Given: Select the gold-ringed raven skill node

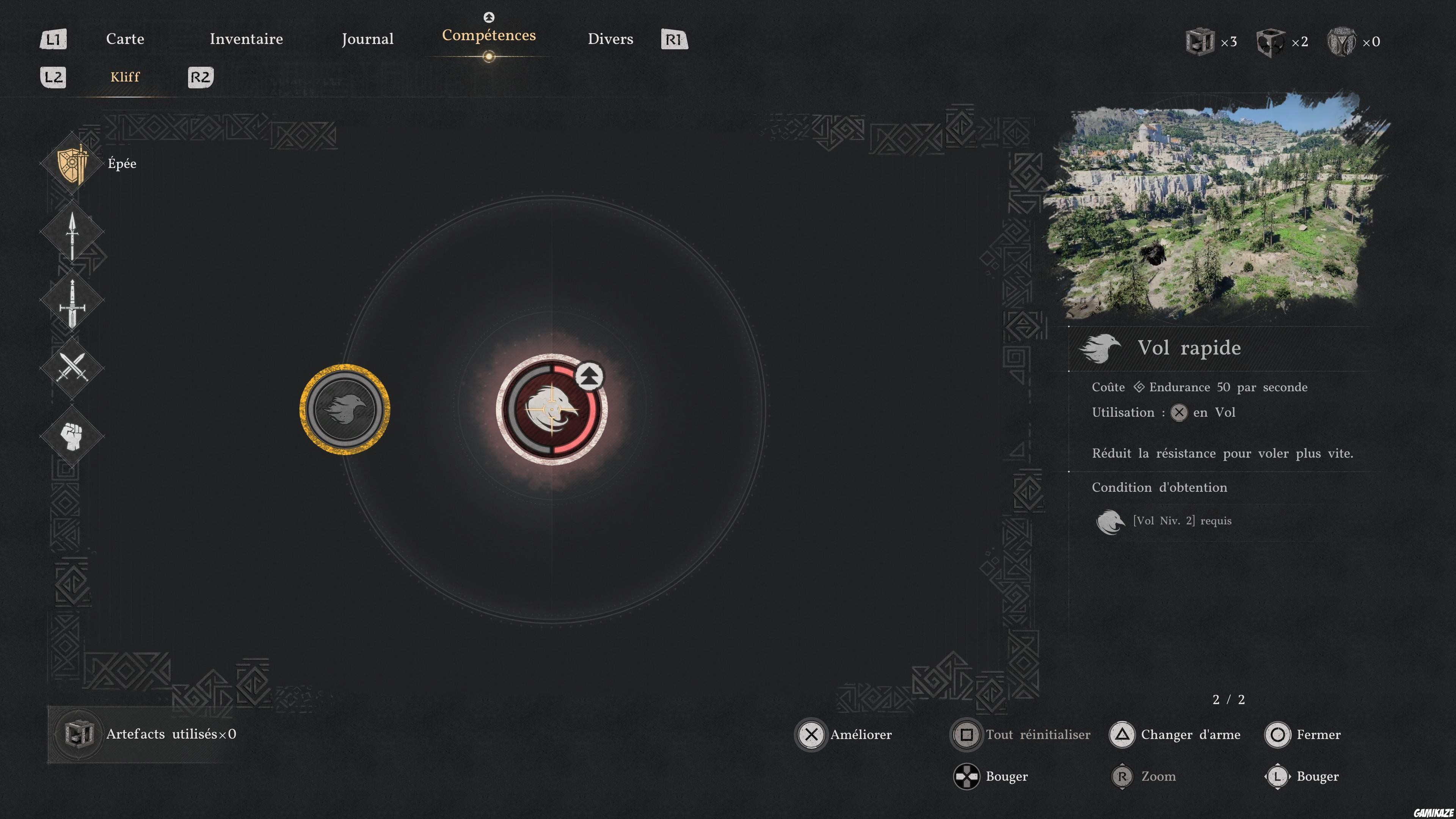Looking at the screenshot, I should [x=345, y=409].
